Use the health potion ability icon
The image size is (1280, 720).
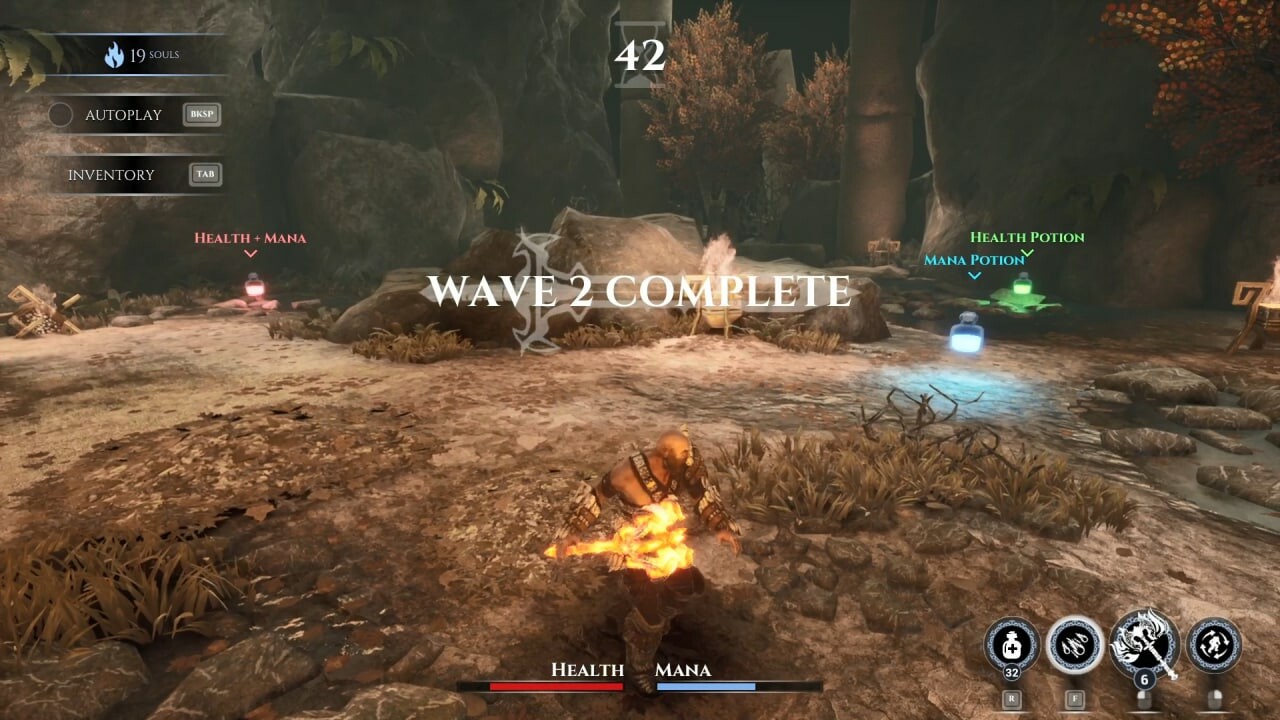click(x=1011, y=645)
